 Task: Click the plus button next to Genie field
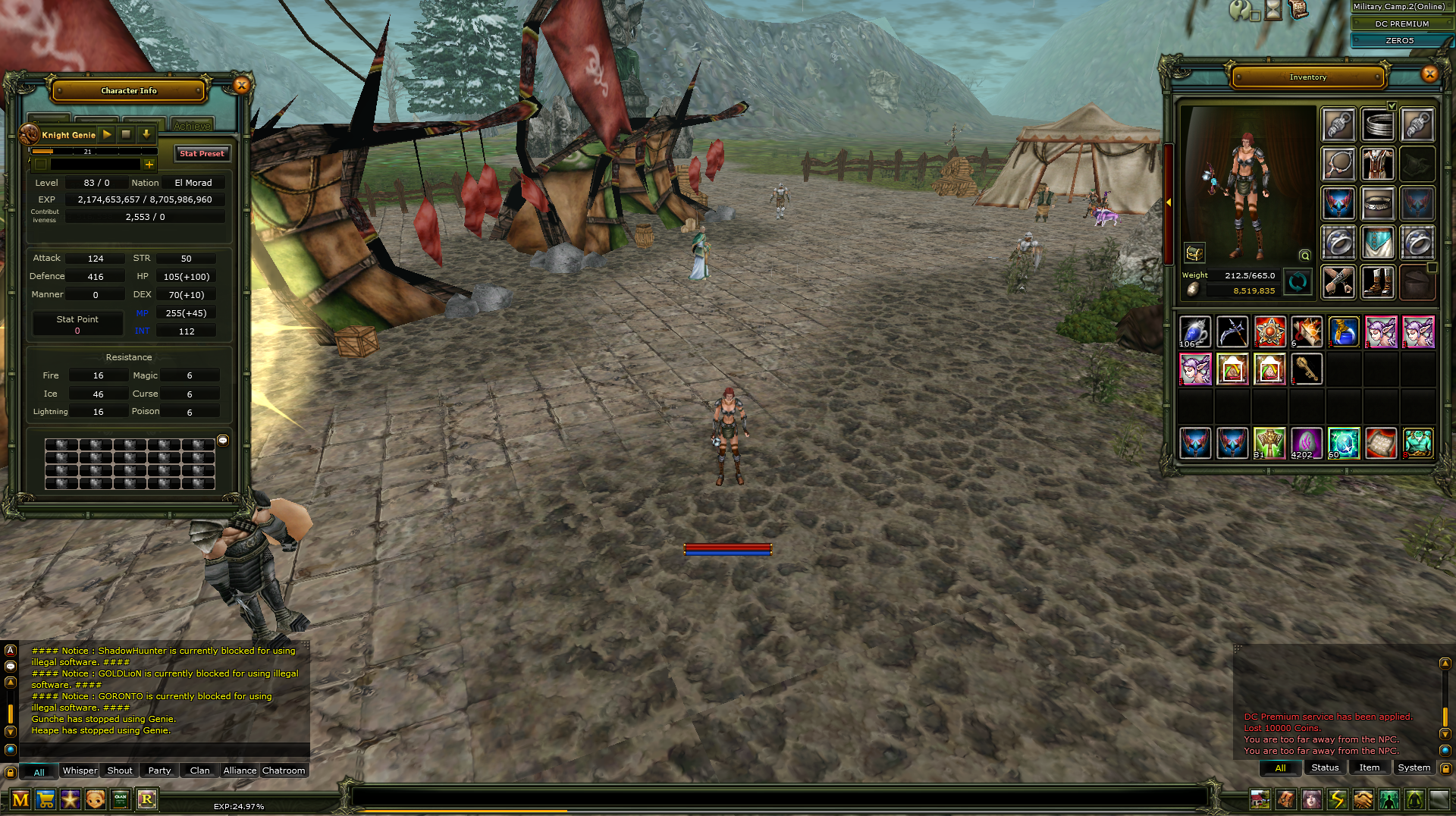pyautogui.click(x=149, y=165)
